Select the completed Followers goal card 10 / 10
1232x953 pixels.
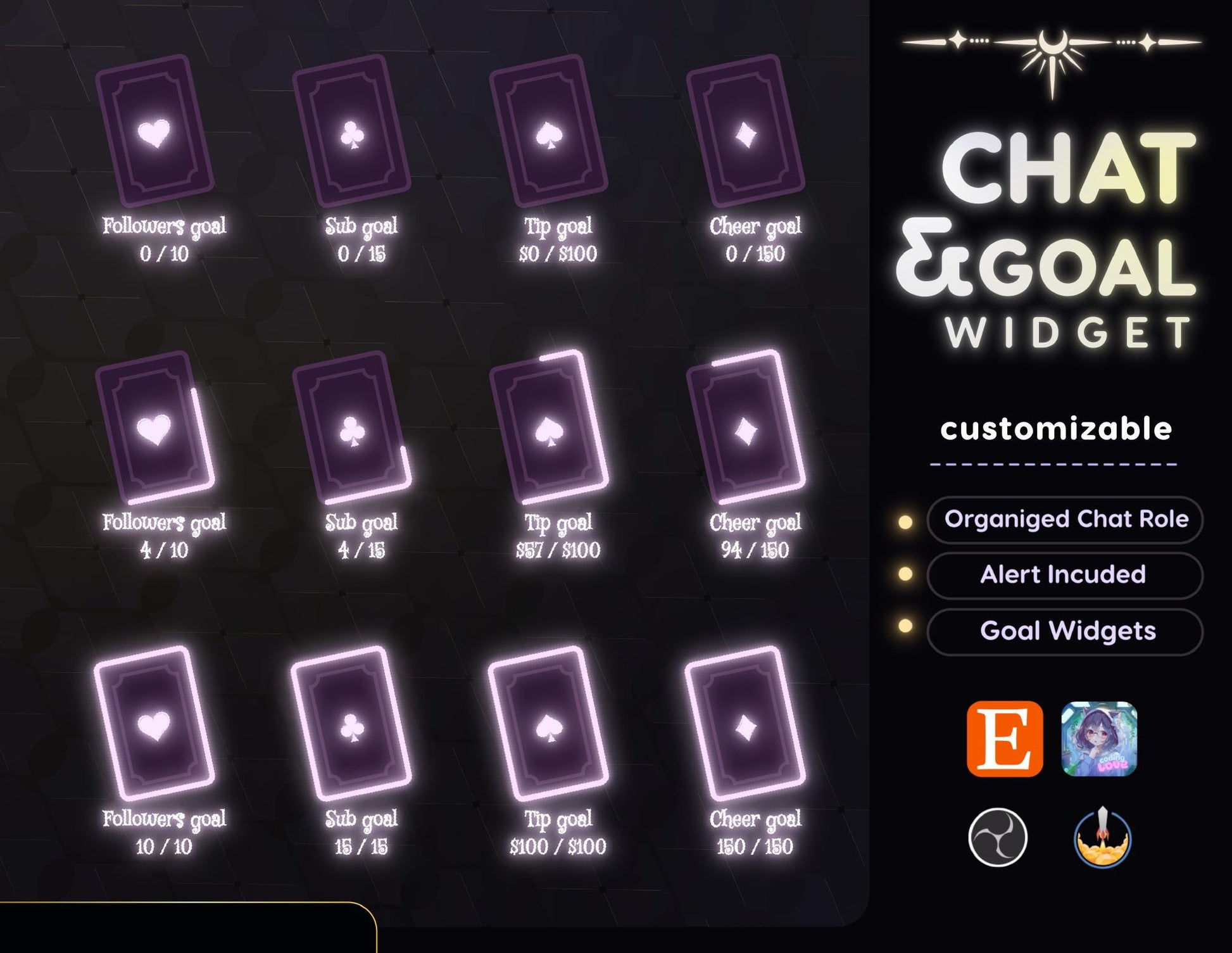154,723
